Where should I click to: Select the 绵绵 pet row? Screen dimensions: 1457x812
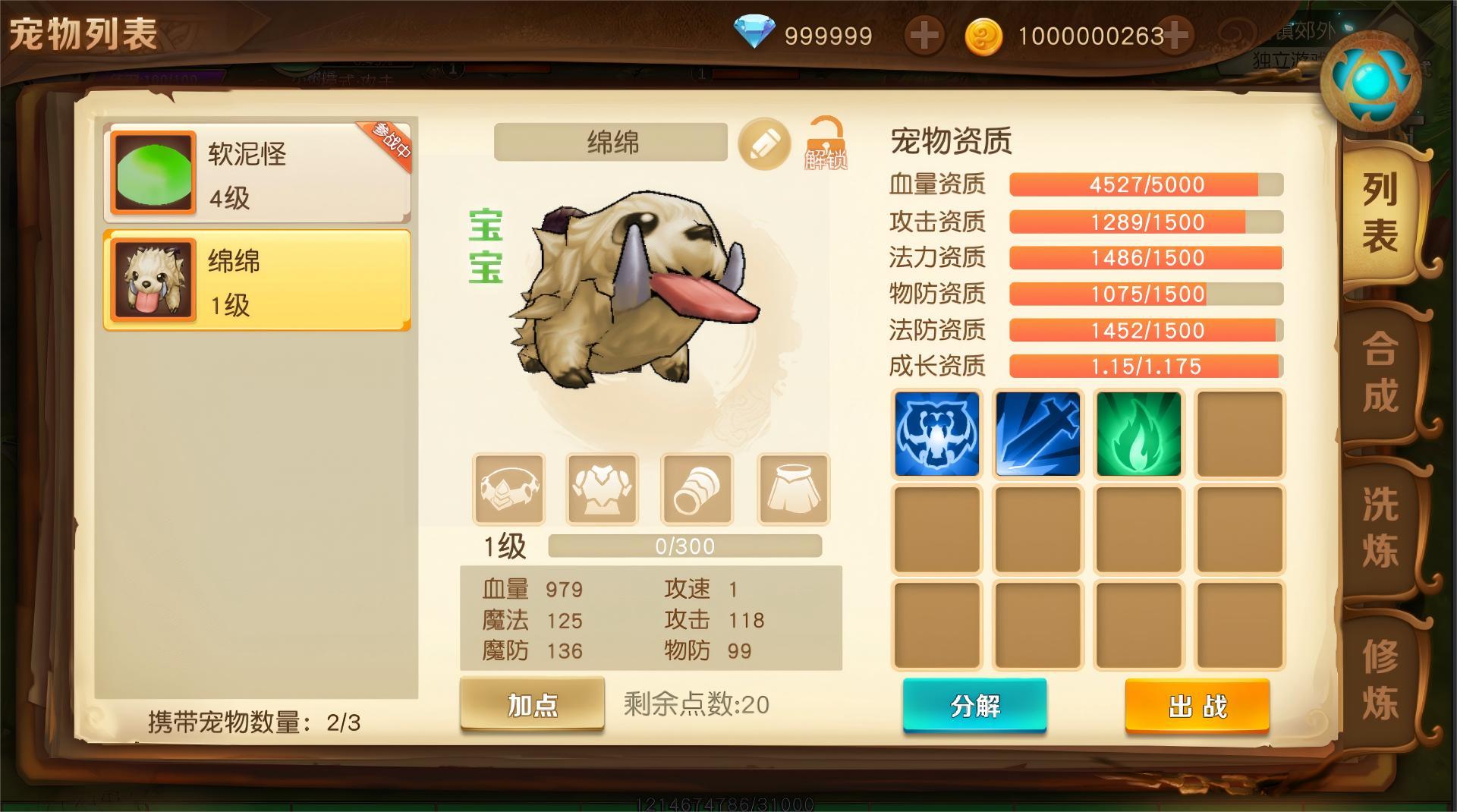coord(256,281)
